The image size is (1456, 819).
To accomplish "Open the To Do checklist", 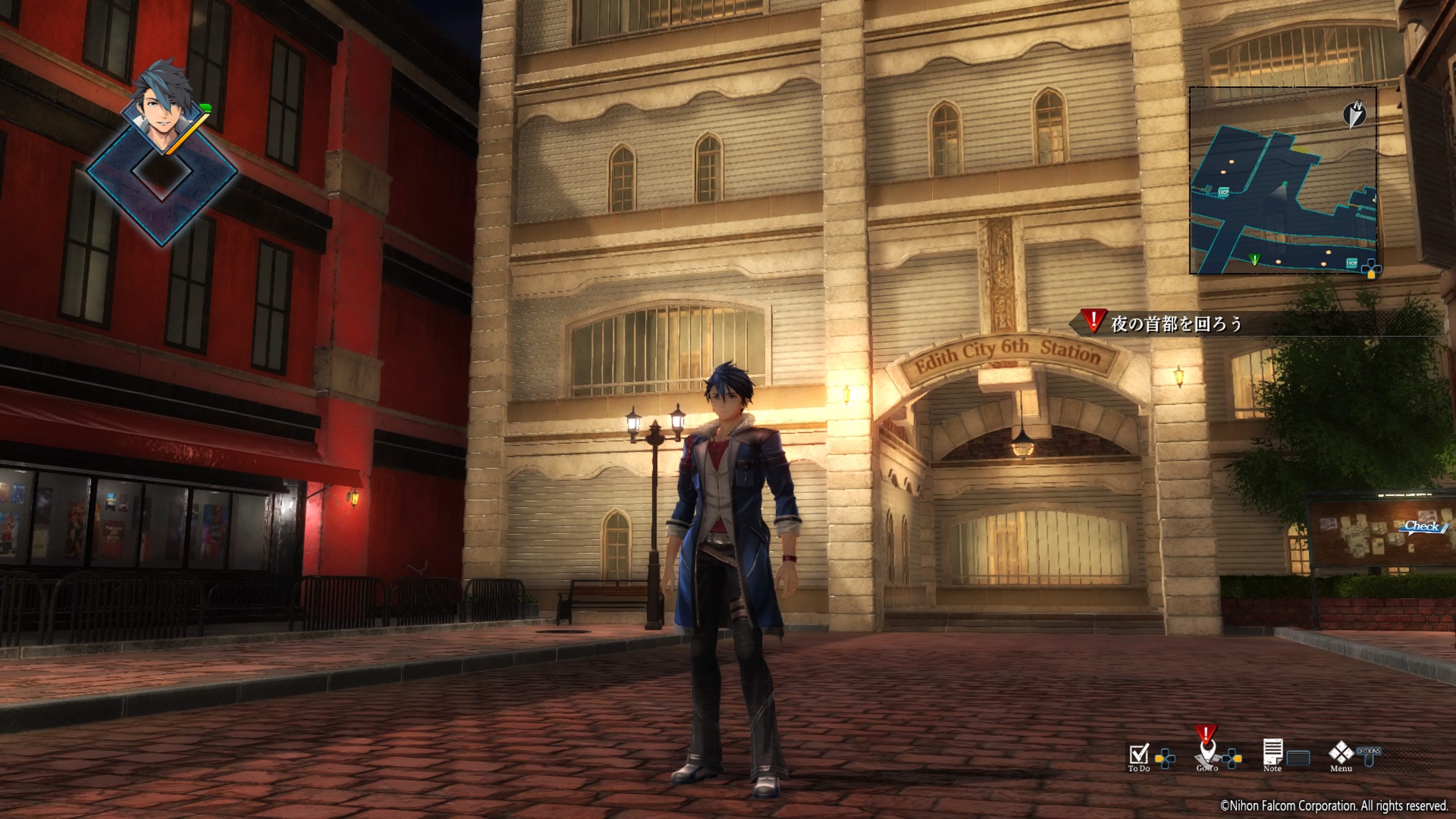I will coord(1139,754).
